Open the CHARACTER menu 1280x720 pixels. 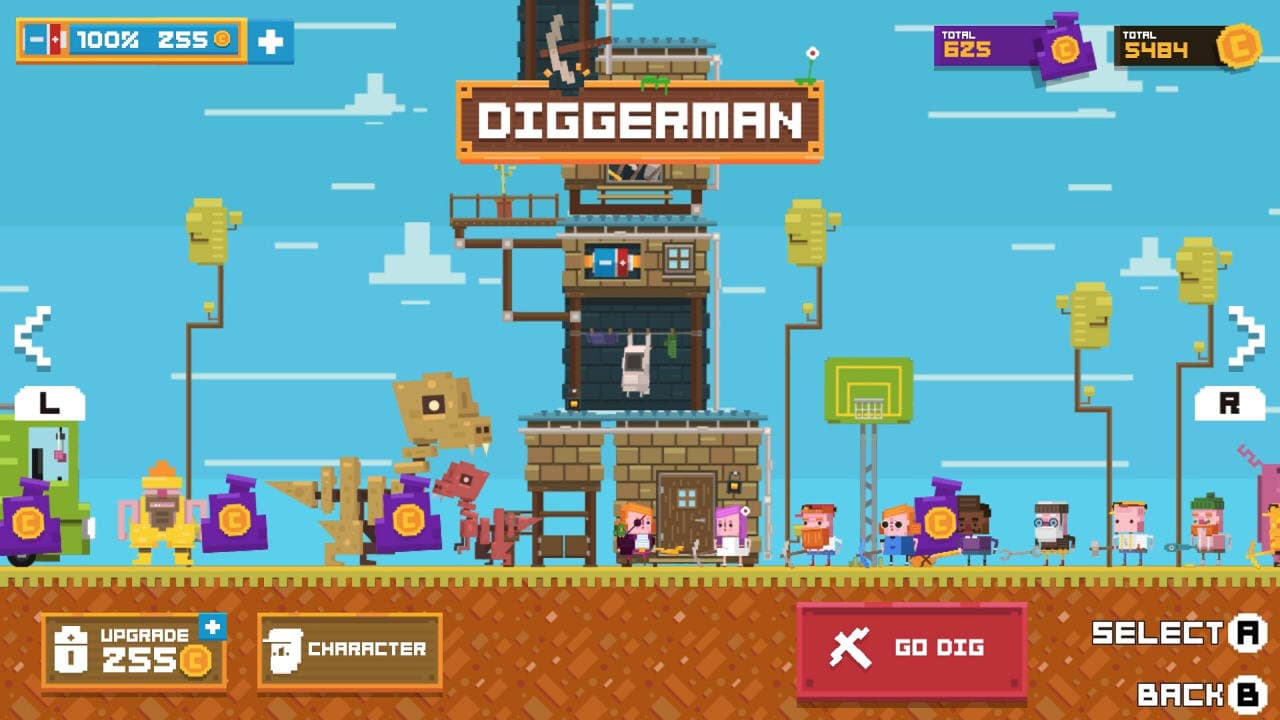click(352, 648)
